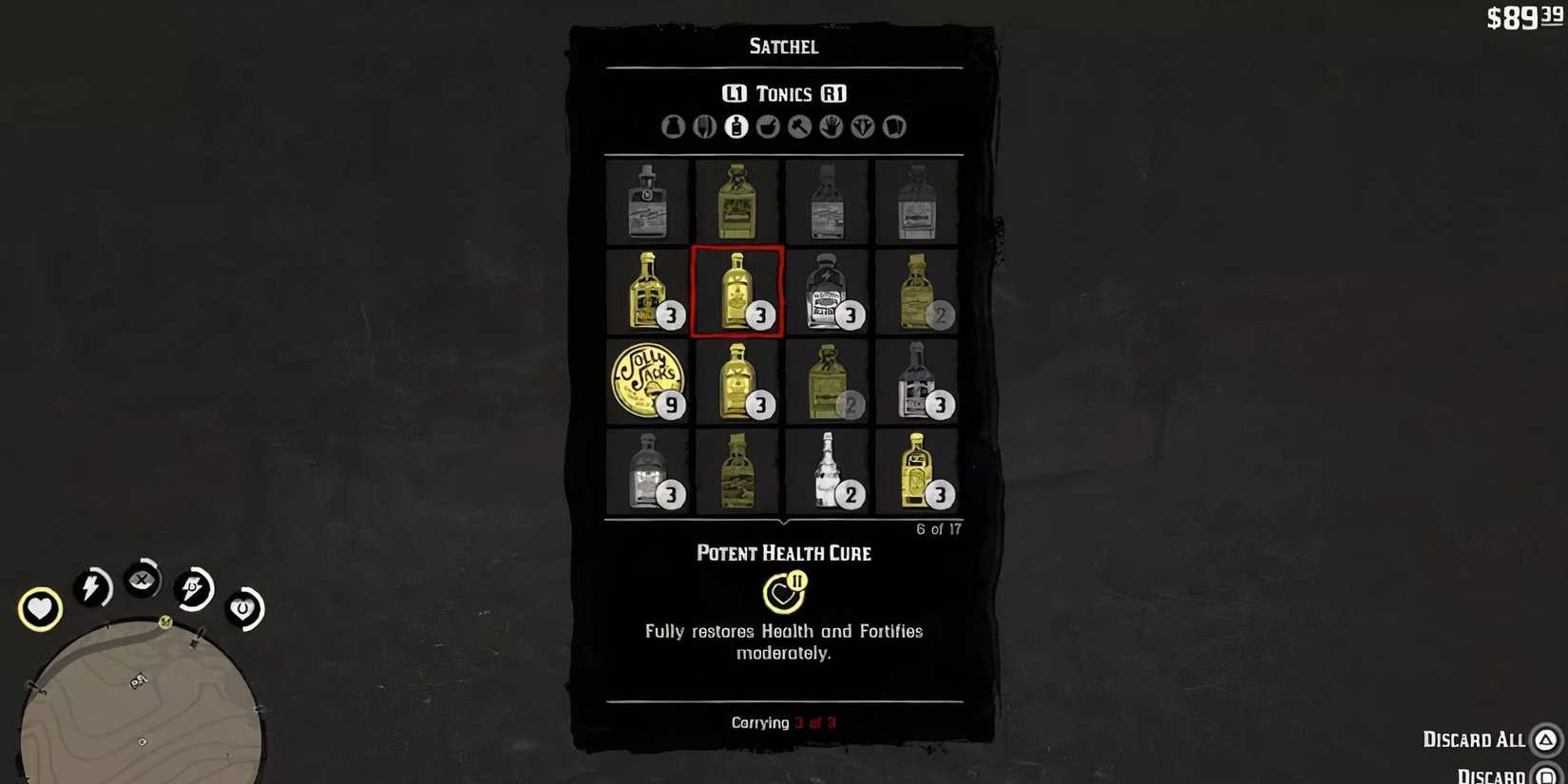1568x784 pixels.
Task: Click the health core icon in the HUD
Action: (39, 608)
